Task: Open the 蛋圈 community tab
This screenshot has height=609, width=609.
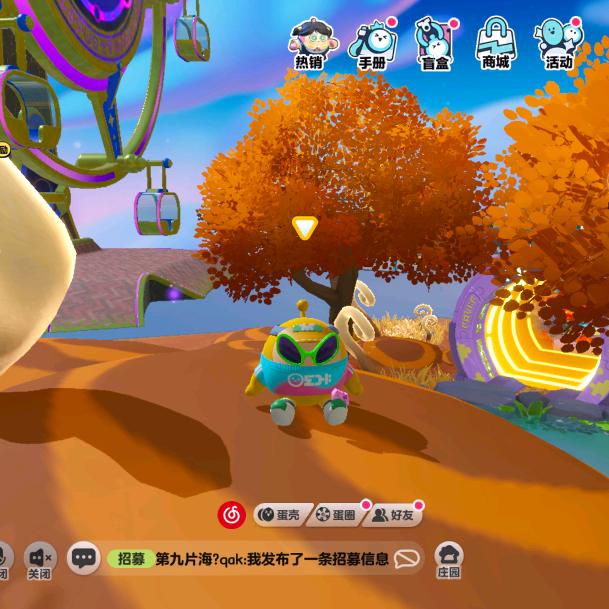Action: coord(336,515)
